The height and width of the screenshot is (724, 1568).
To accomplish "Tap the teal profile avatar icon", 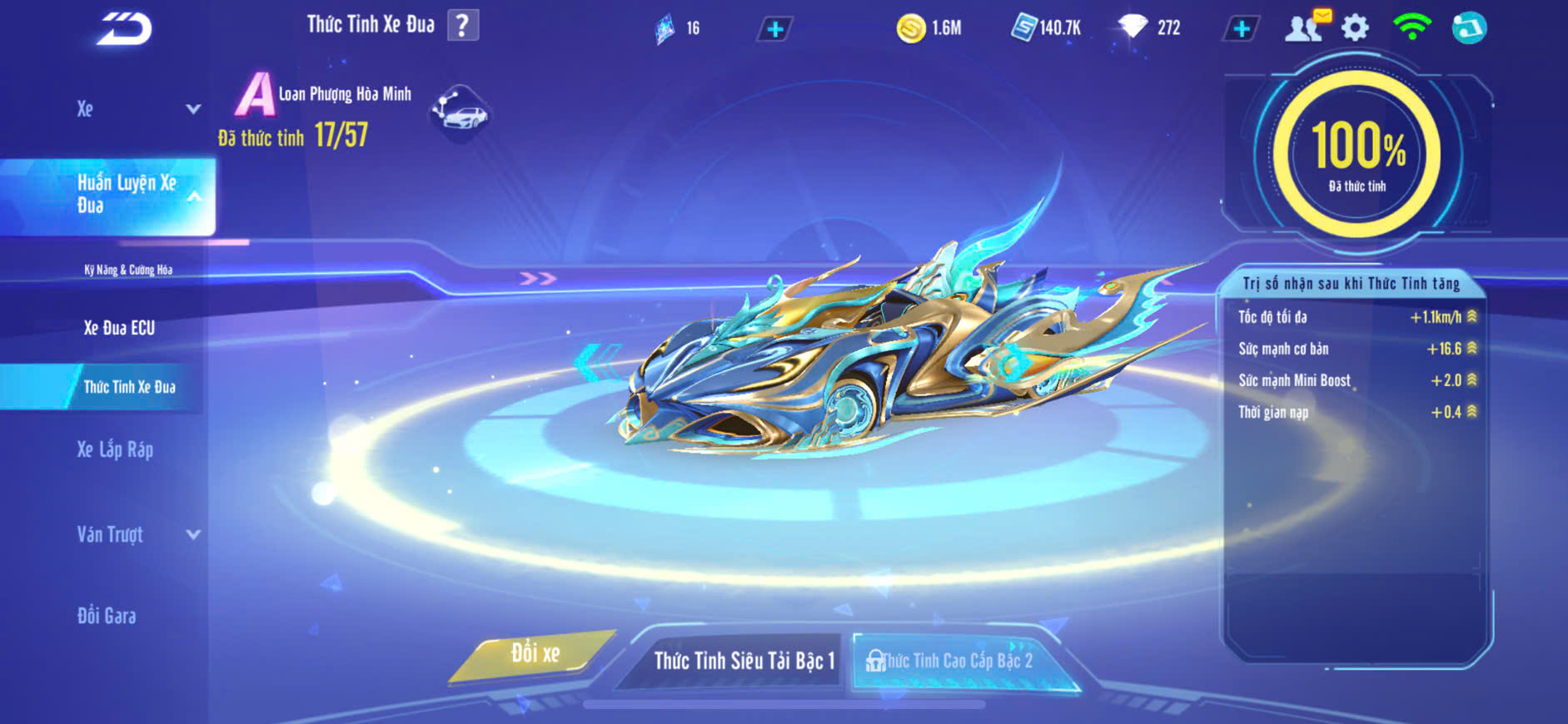I will [x=1469, y=28].
